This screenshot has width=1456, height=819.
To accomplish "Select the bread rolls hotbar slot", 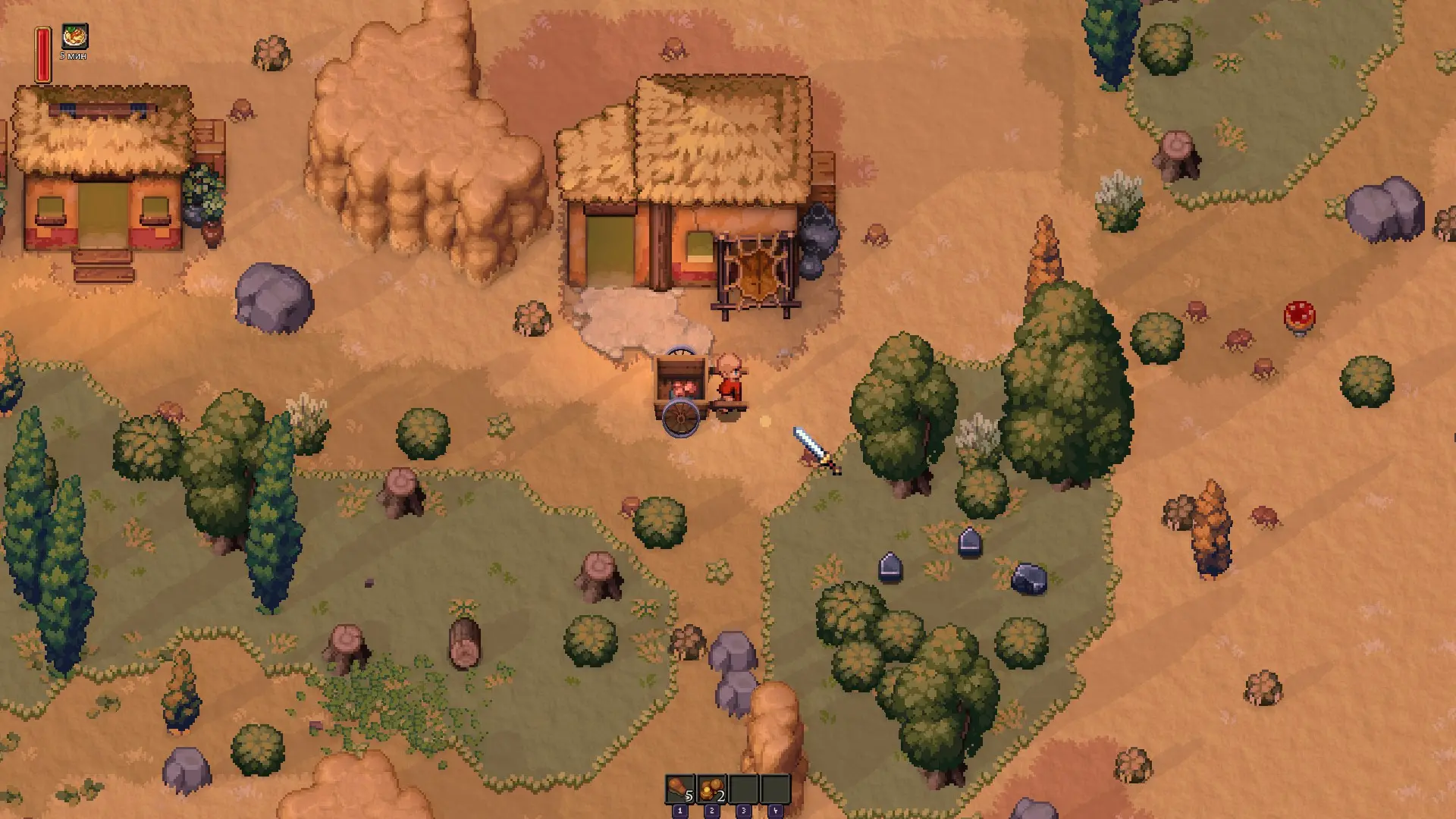I will (711, 789).
